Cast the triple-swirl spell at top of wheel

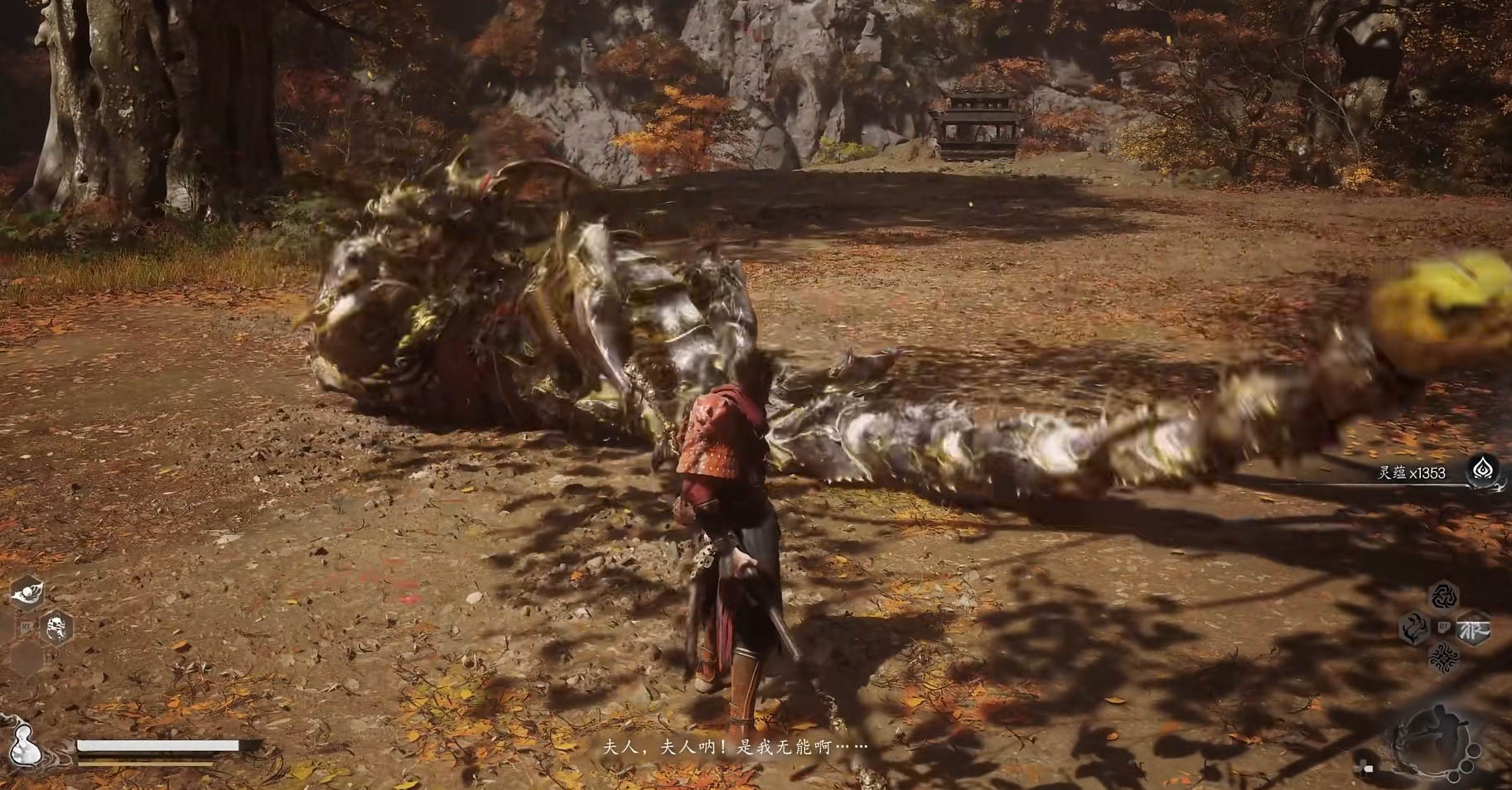(x=1443, y=596)
